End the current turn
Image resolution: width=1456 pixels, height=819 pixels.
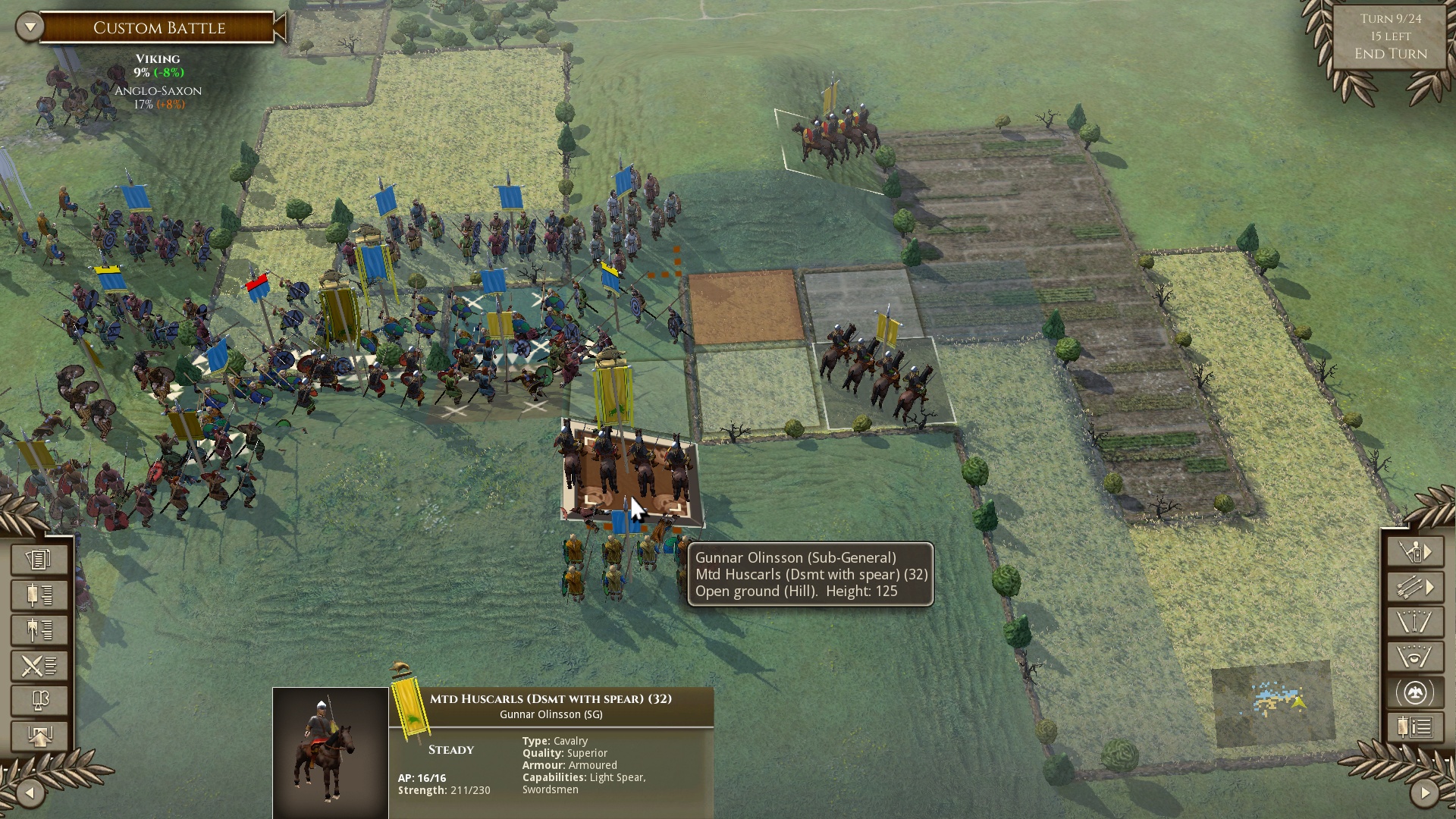click(x=1390, y=54)
